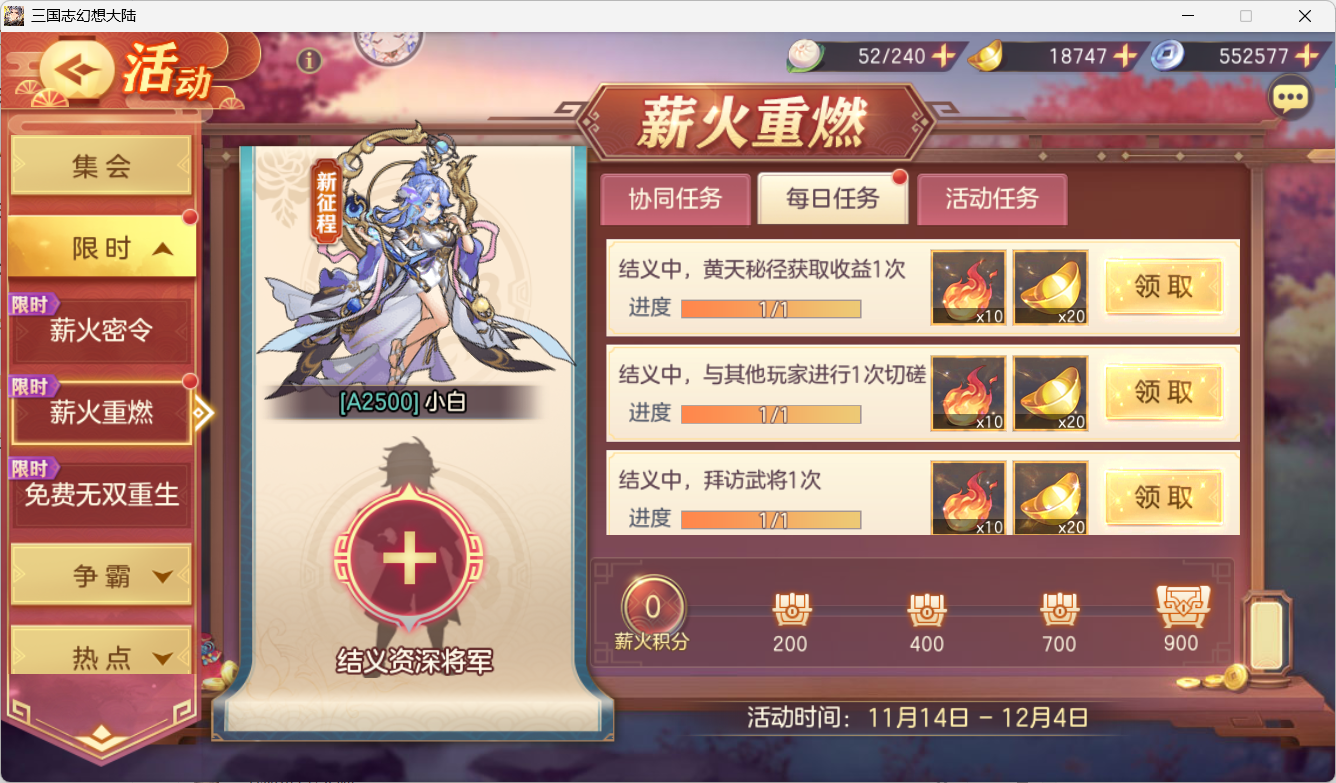Open the info icon near the top
This screenshot has width=1336, height=783.
(309, 62)
